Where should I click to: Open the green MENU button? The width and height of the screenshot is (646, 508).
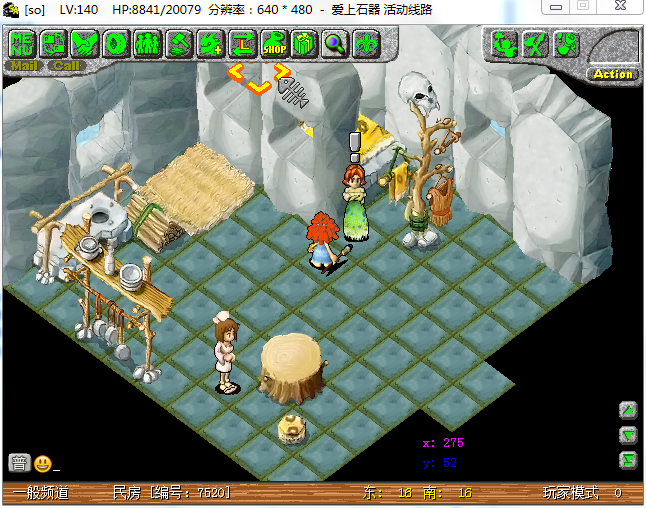pyautogui.click(x=21, y=44)
